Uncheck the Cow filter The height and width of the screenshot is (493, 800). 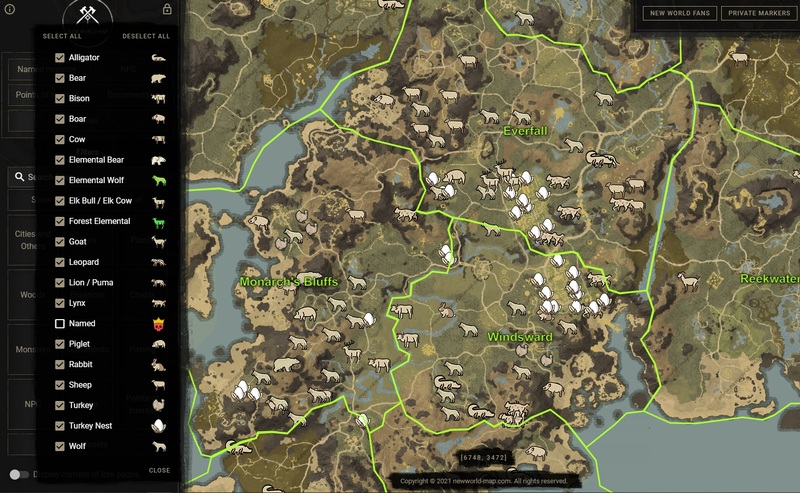pyautogui.click(x=60, y=140)
